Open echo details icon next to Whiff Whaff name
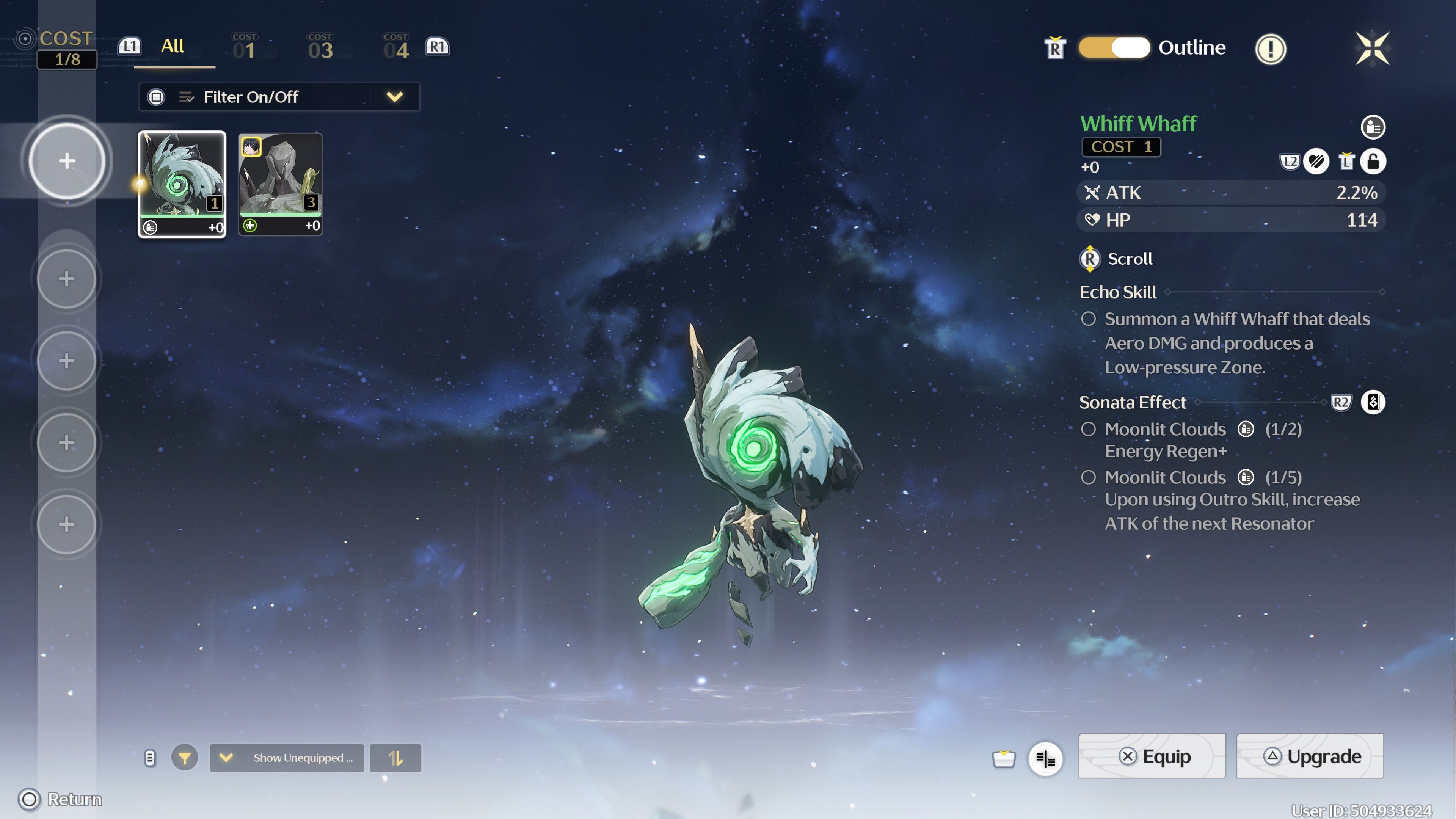Viewport: 1456px width, 819px height. click(x=1373, y=127)
